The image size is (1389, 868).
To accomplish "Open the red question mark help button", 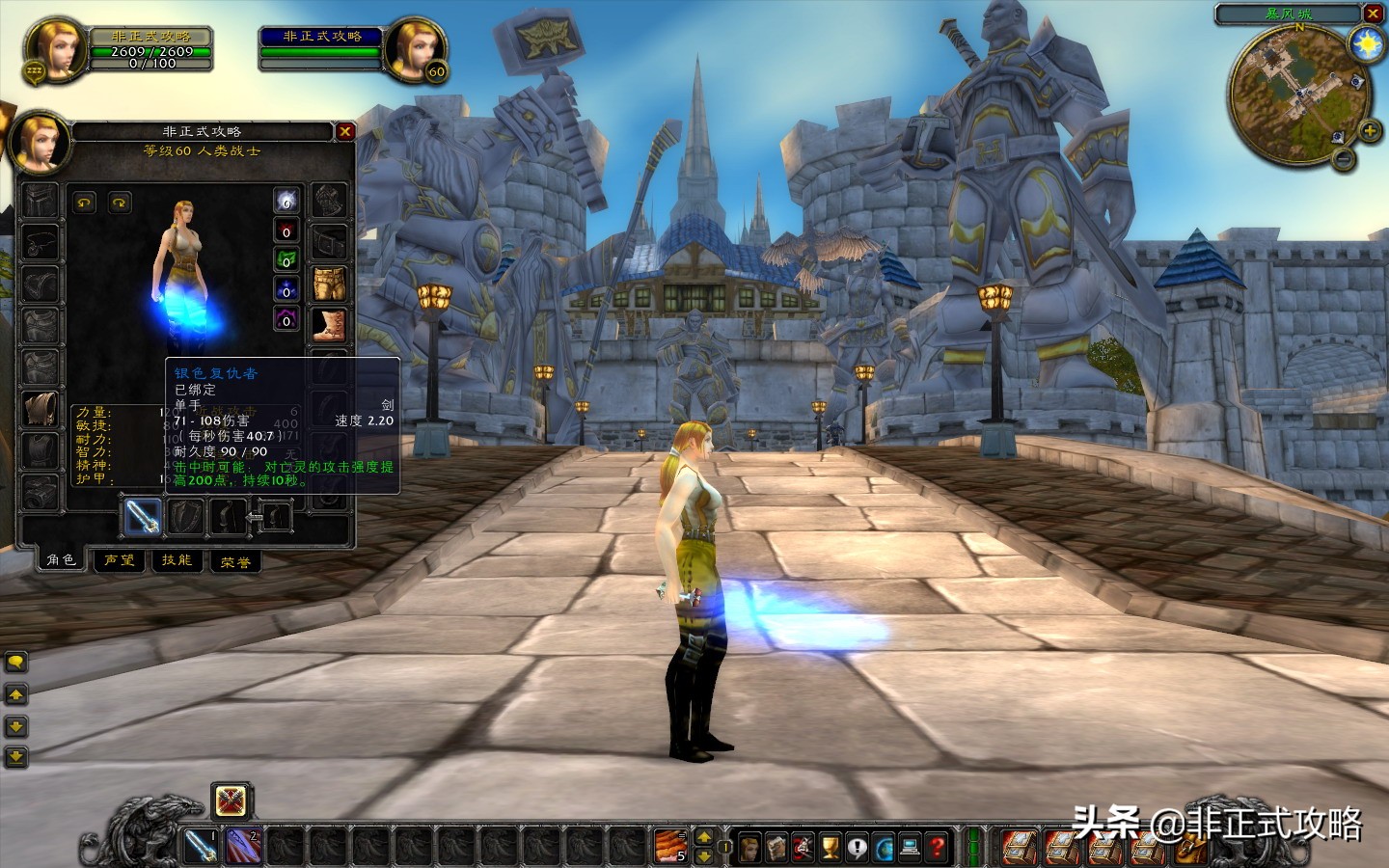I will tap(937, 848).
